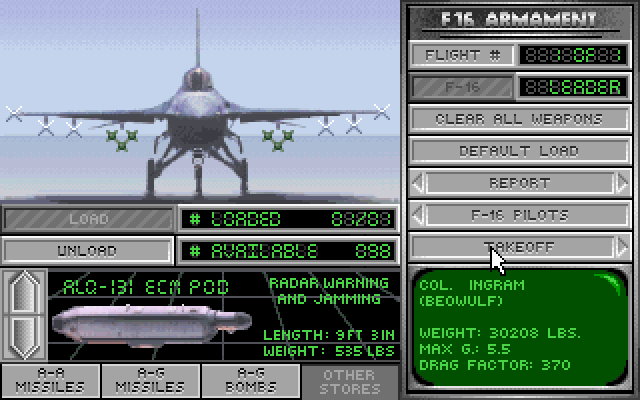This screenshot has height=400, width=640.
Task: Apply the Default Load configuration
Action: pos(518,151)
